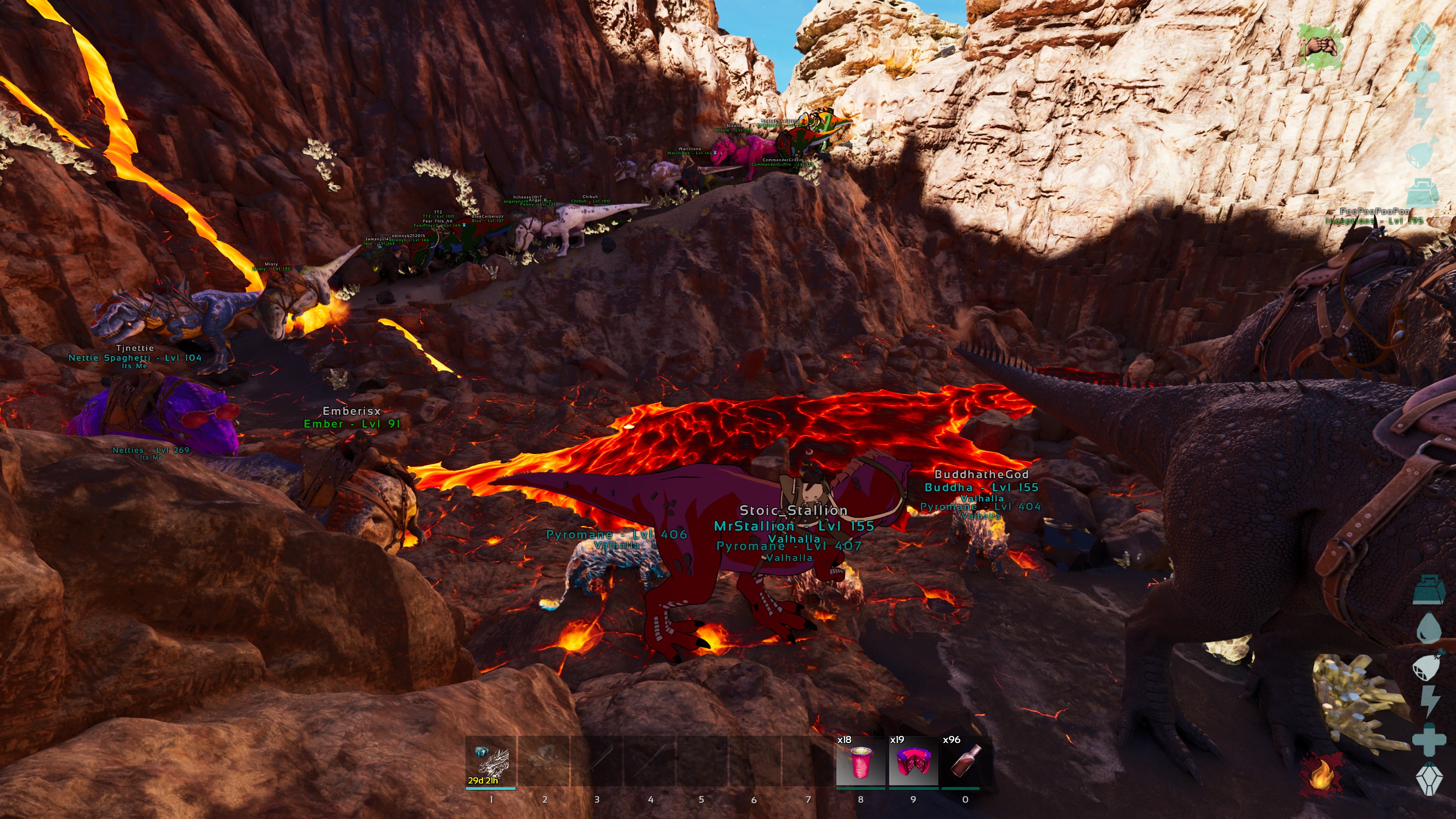Choose the faded sword hotbar slot
Image resolution: width=1456 pixels, height=819 pixels.
pyautogui.click(x=597, y=761)
